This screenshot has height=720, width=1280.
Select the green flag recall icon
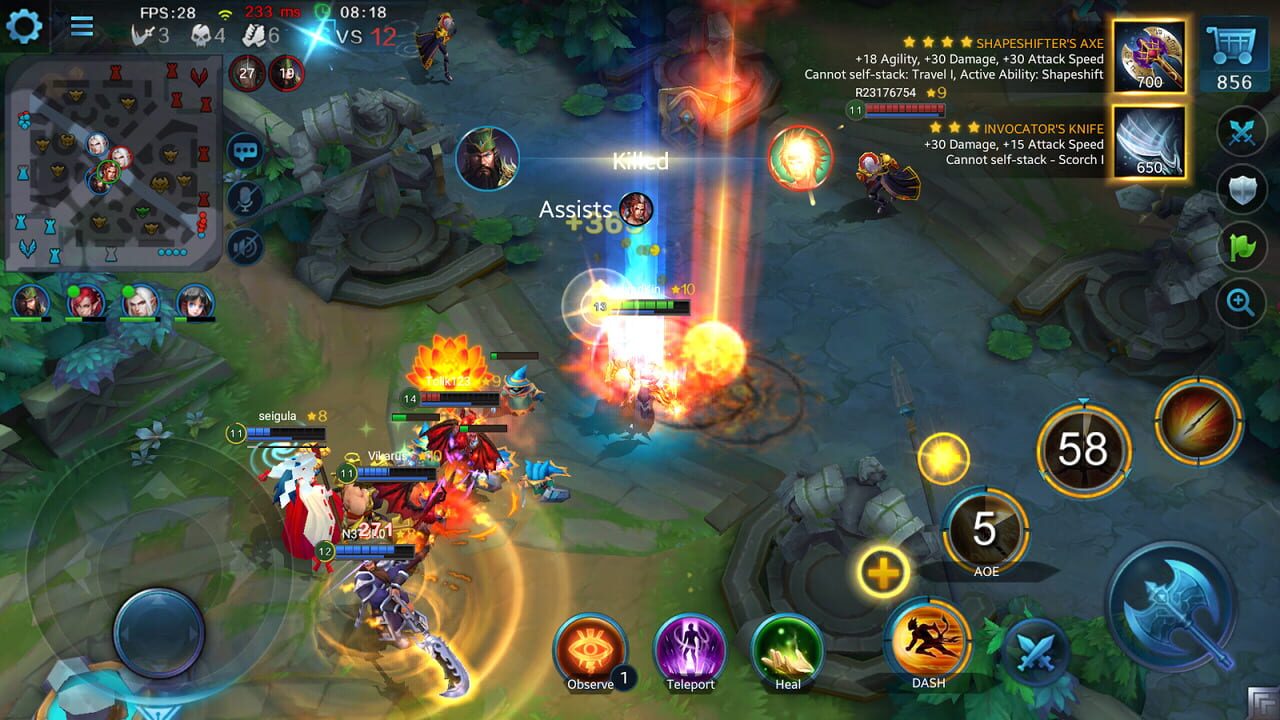1241,245
